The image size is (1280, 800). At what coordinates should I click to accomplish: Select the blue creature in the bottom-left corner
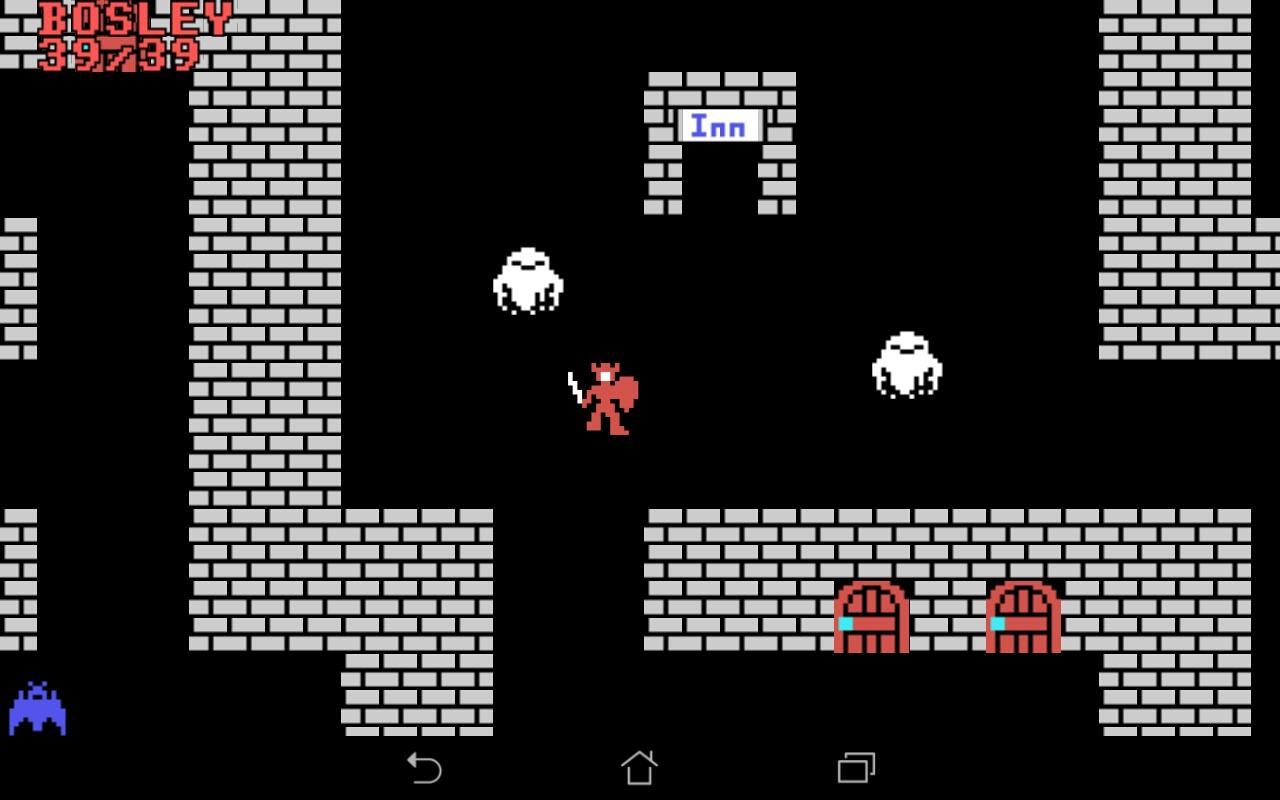coord(38,710)
